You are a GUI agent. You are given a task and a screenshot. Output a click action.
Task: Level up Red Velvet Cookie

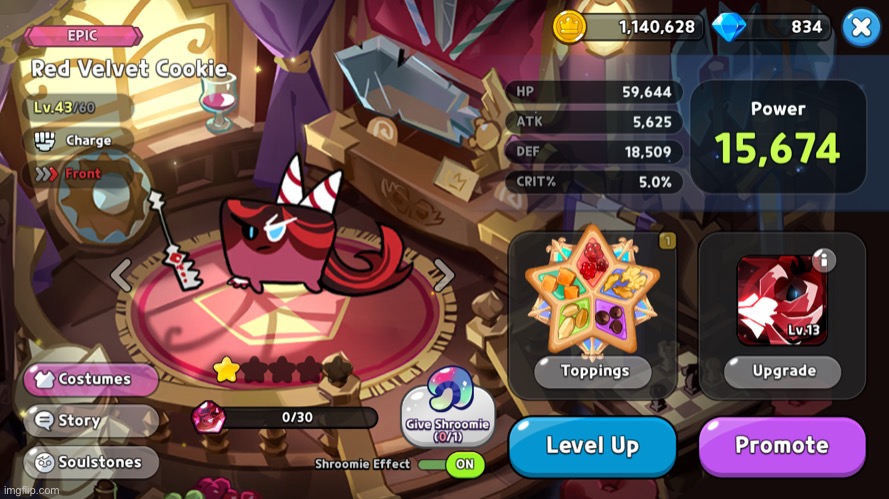[x=592, y=446]
